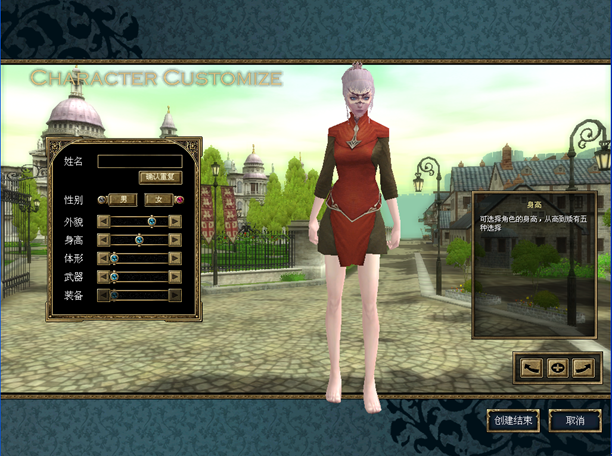Select male gender 男

coord(123,199)
